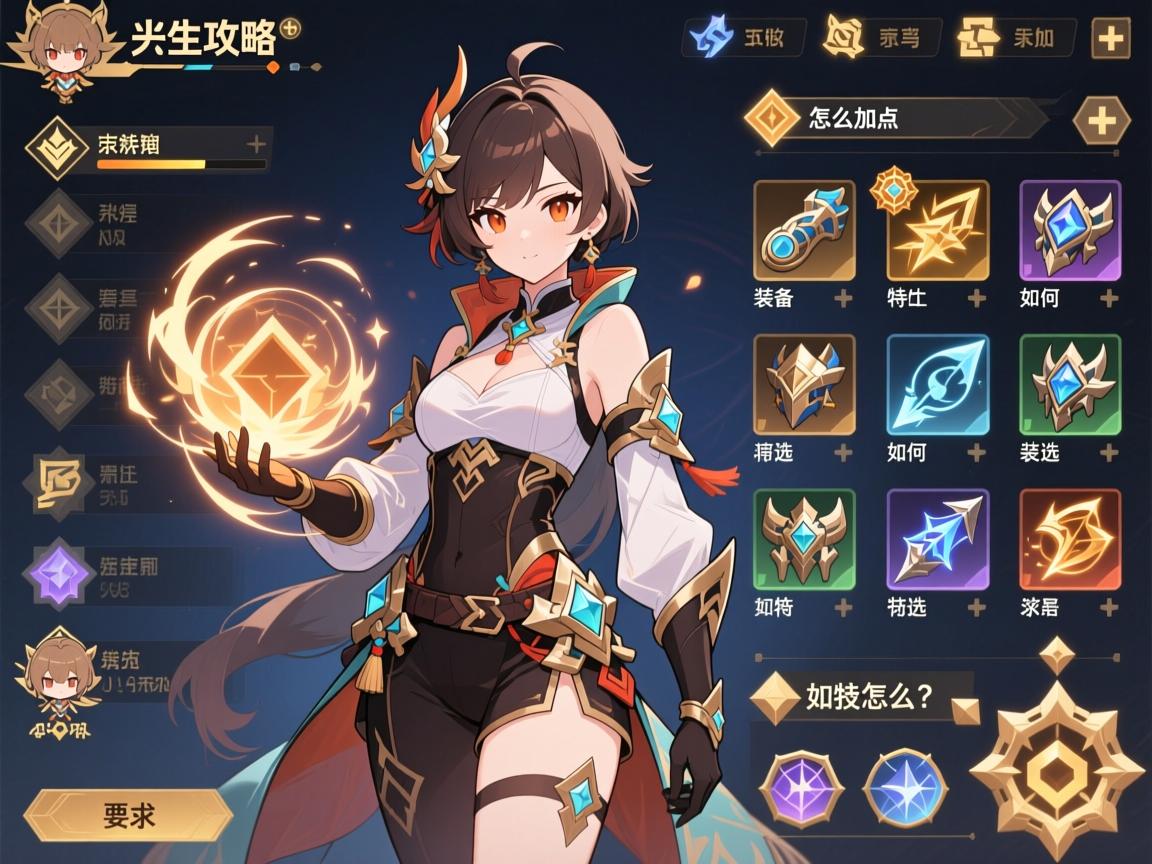Image resolution: width=1152 pixels, height=864 pixels.
Task: Expand the 怎么加点 hexagon plus button
Action: [x=1101, y=121]
